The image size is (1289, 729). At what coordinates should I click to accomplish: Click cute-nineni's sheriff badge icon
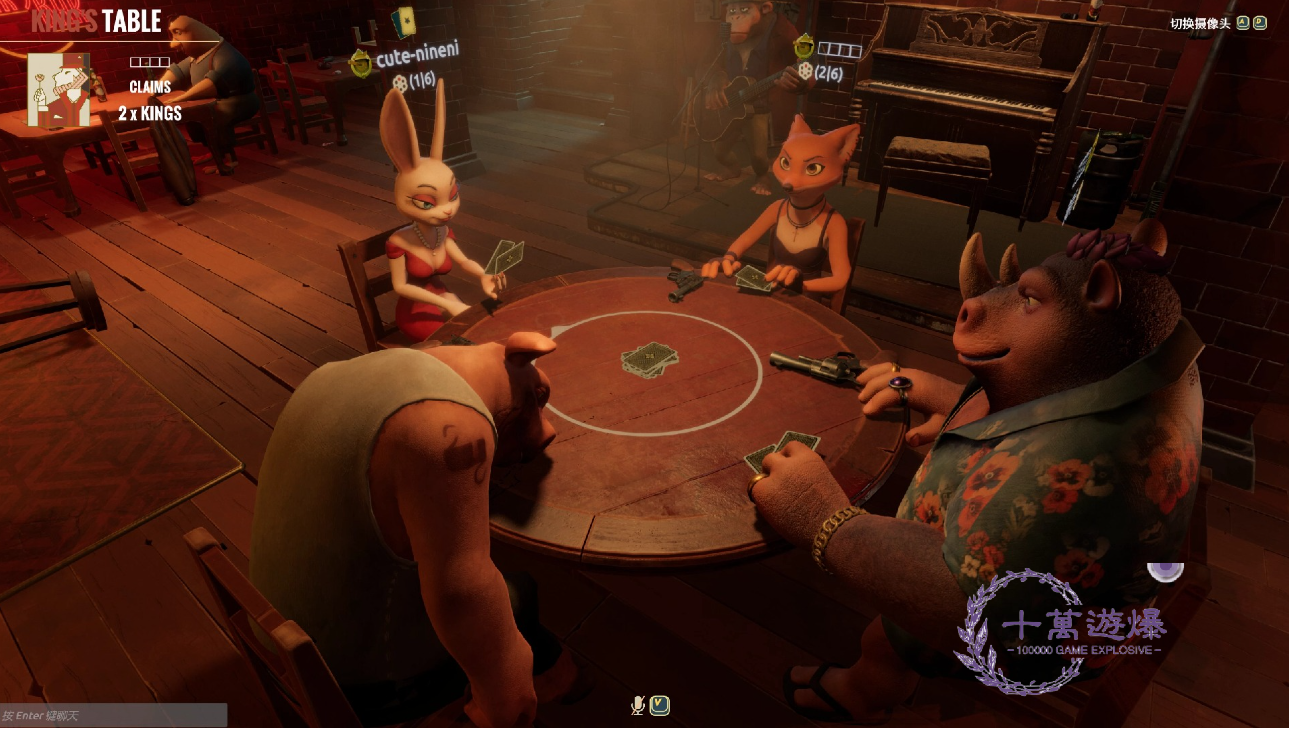click(x=360, y=62)
